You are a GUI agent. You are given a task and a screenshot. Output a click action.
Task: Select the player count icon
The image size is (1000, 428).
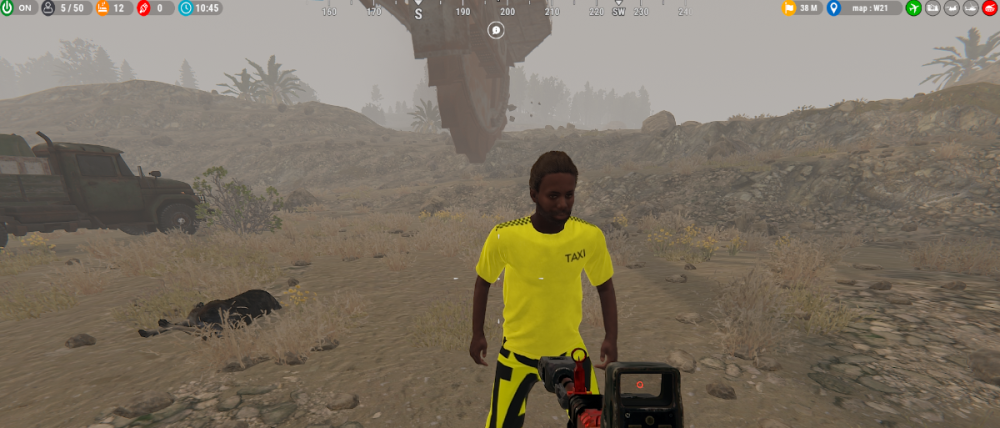click(x=48, y=8)
